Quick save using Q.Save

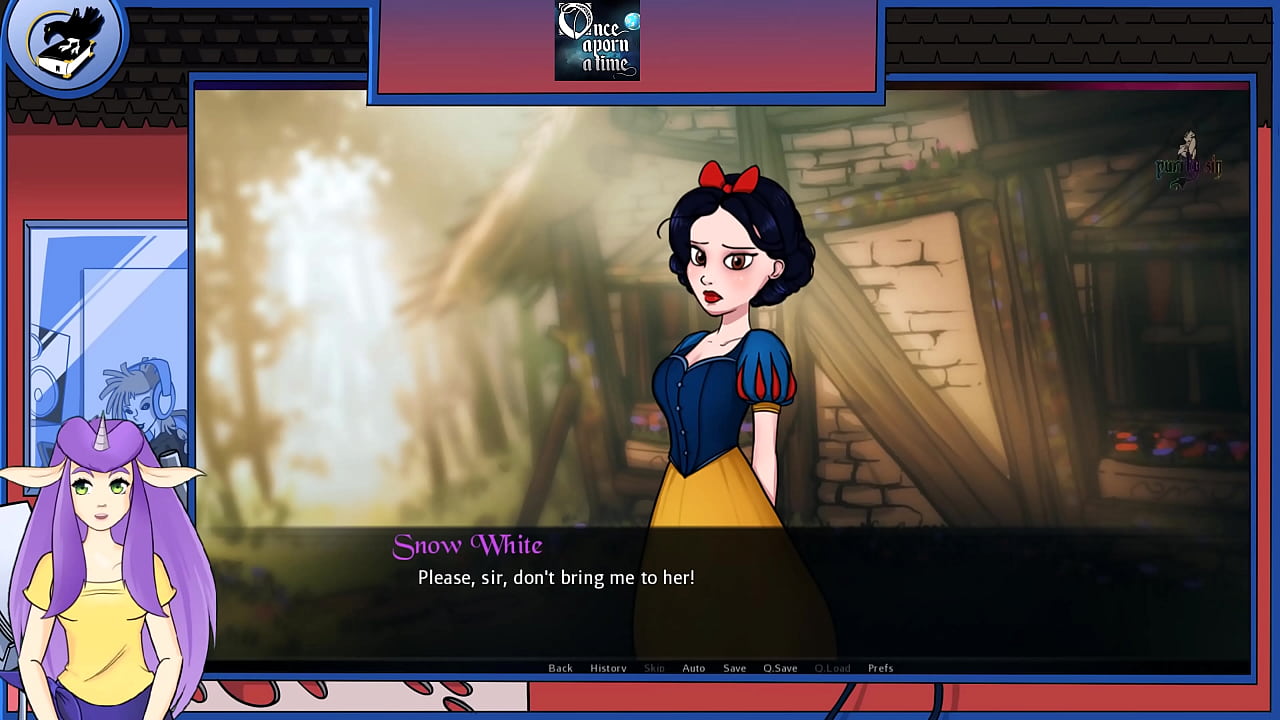pos(780,667)
